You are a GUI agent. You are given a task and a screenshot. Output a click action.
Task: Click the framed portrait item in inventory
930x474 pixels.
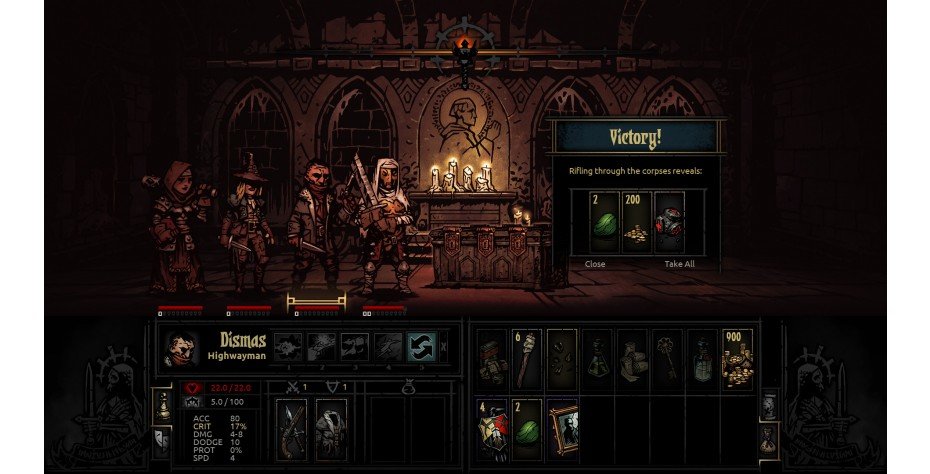563,429
